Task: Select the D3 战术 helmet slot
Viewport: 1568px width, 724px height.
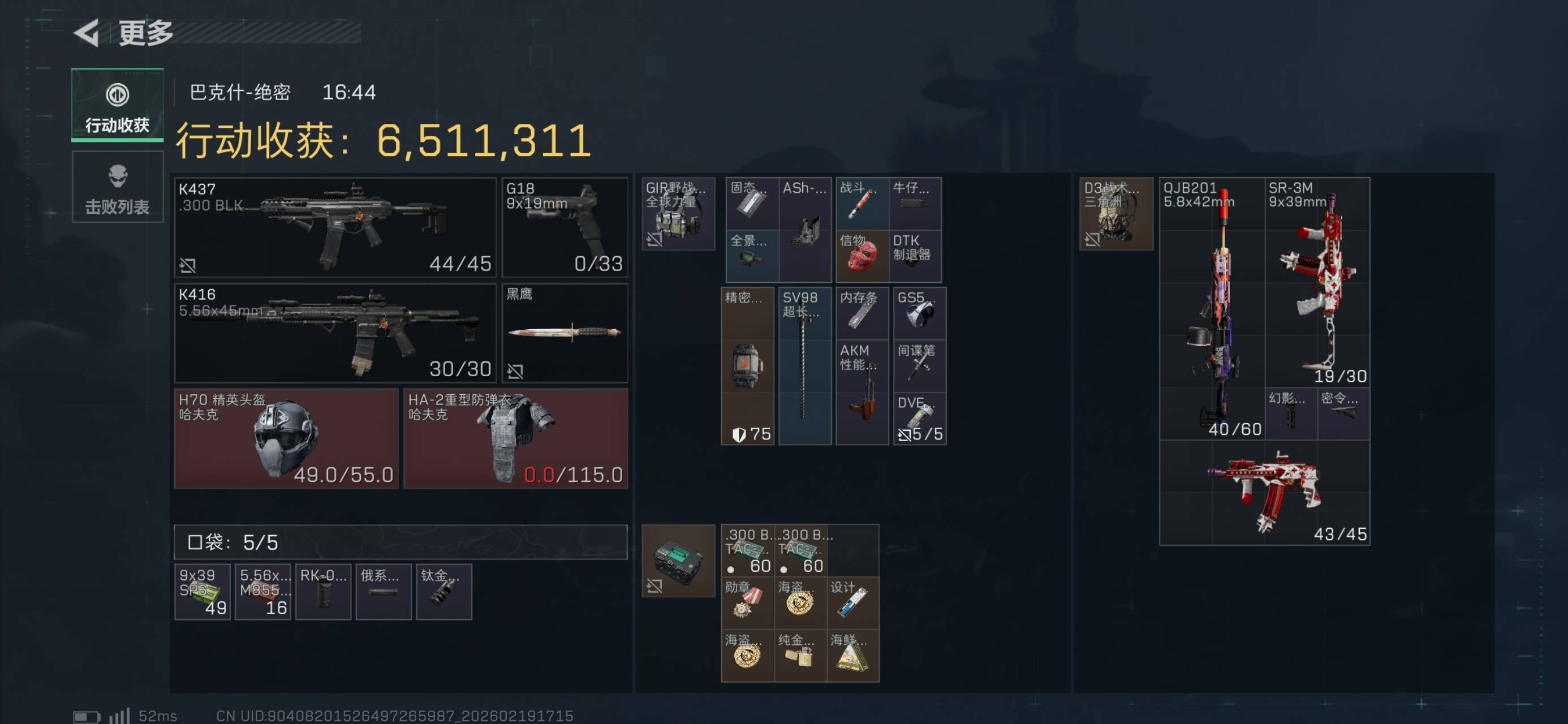Action: (1115, 214)
